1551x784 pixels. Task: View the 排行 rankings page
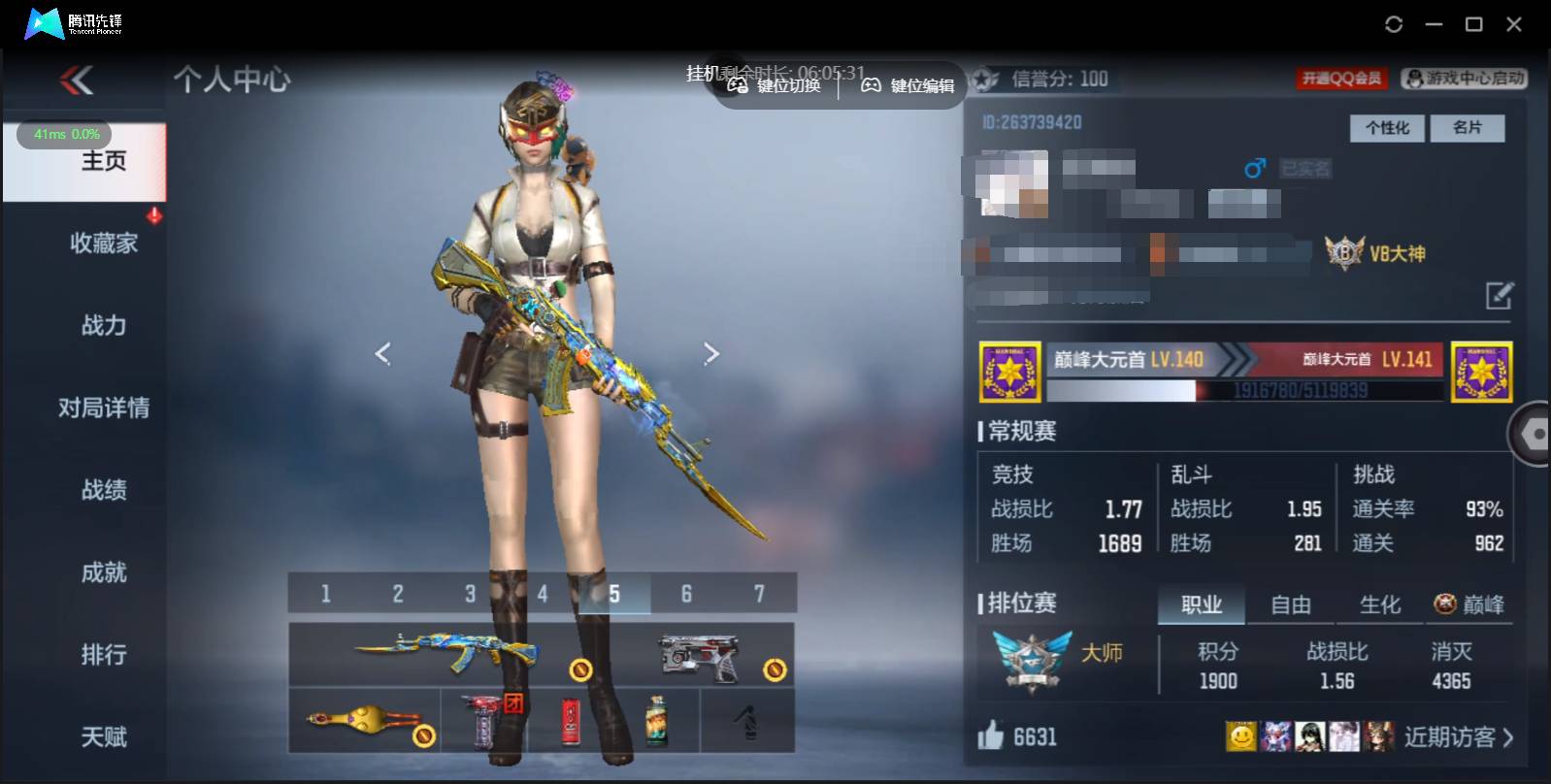(x=104, y=655)
